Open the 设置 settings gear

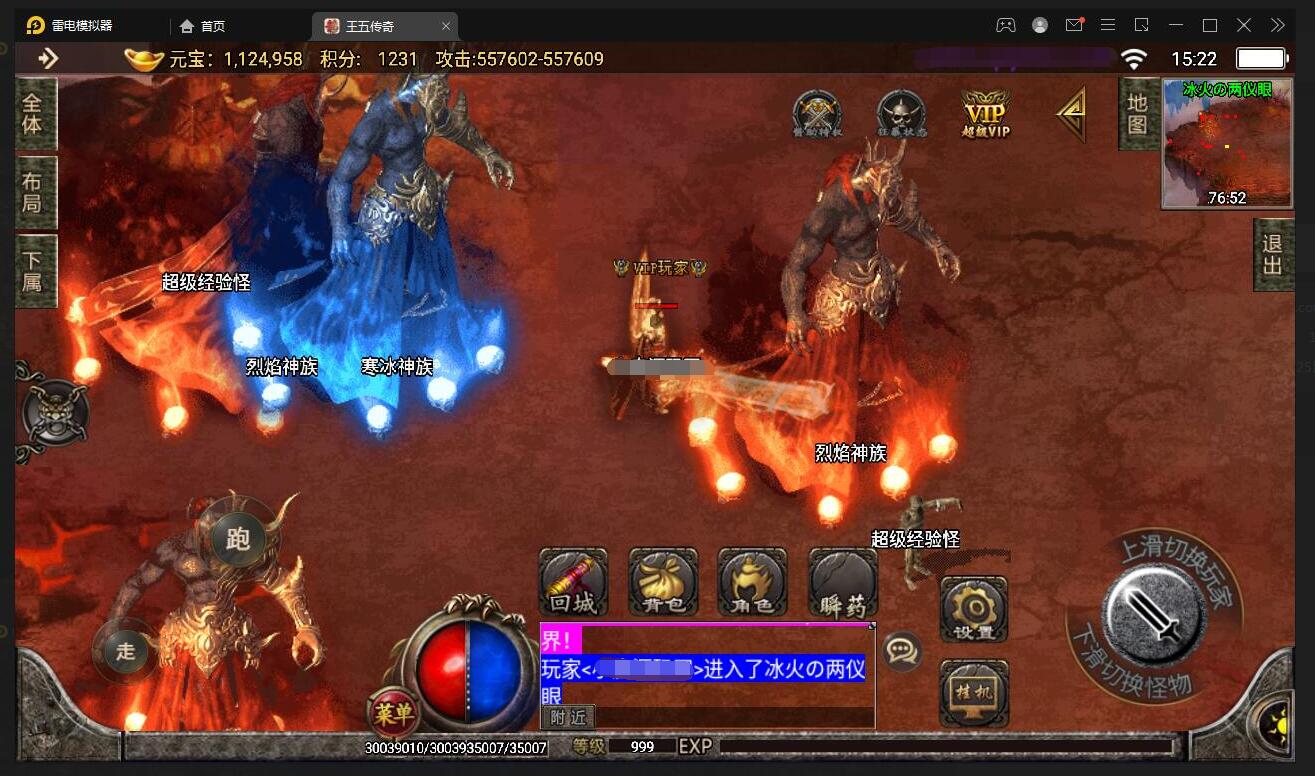coord(973,608)
